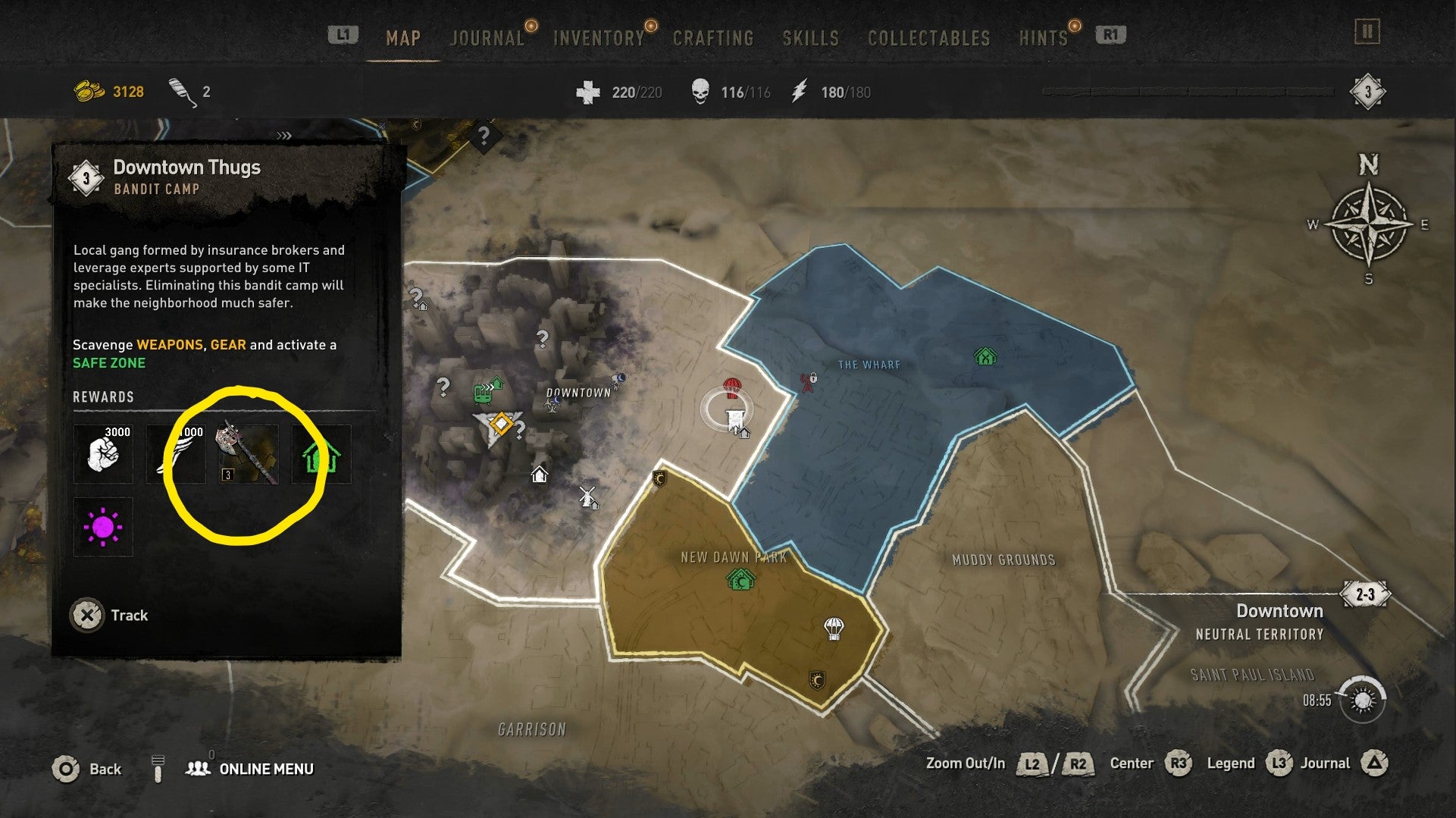Toggle tracking for the Downtown Thugs camp
This screenshot has height=818, width=1456.
tap(106, 615)
